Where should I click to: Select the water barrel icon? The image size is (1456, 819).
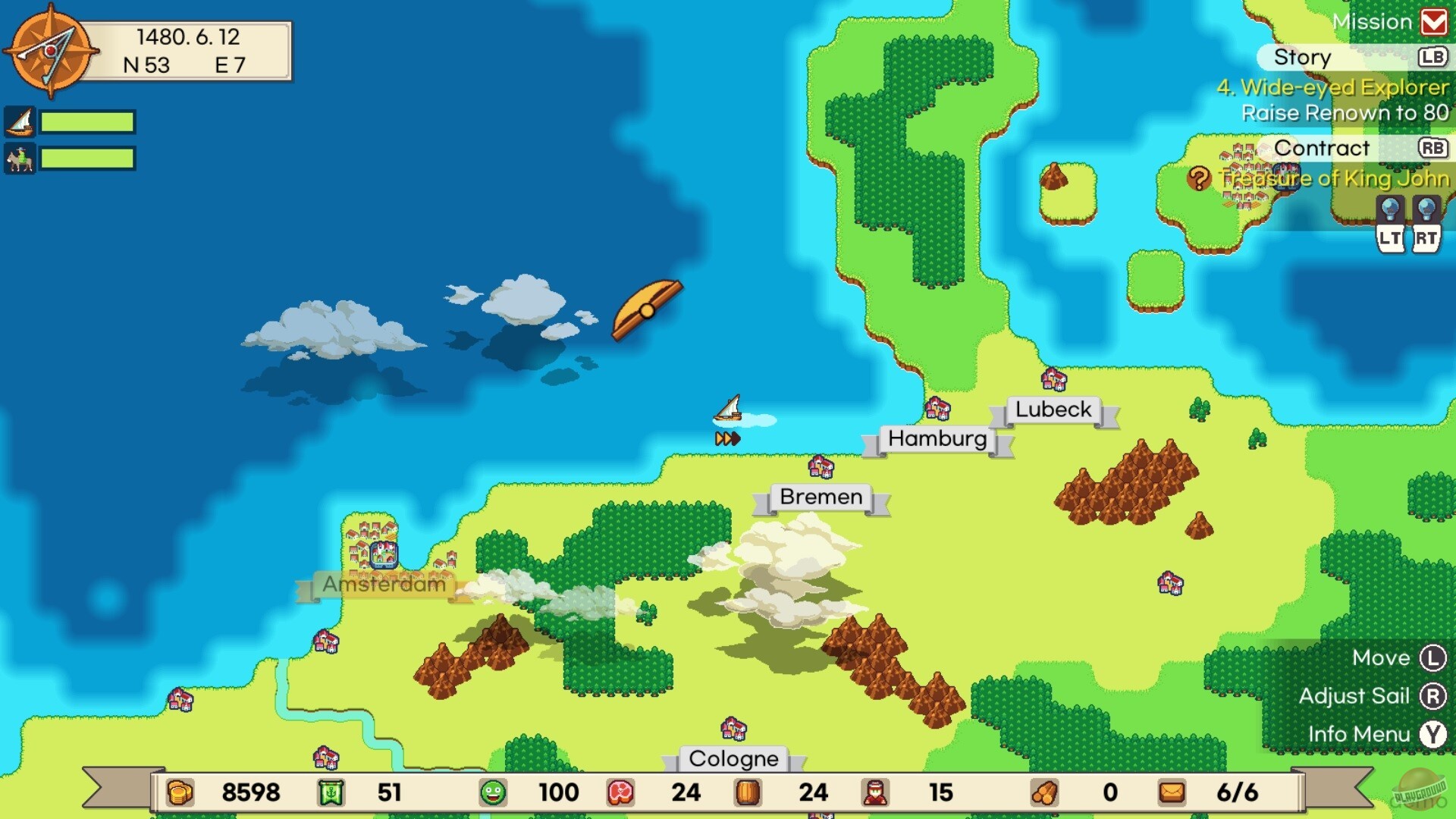pos(747,793)
